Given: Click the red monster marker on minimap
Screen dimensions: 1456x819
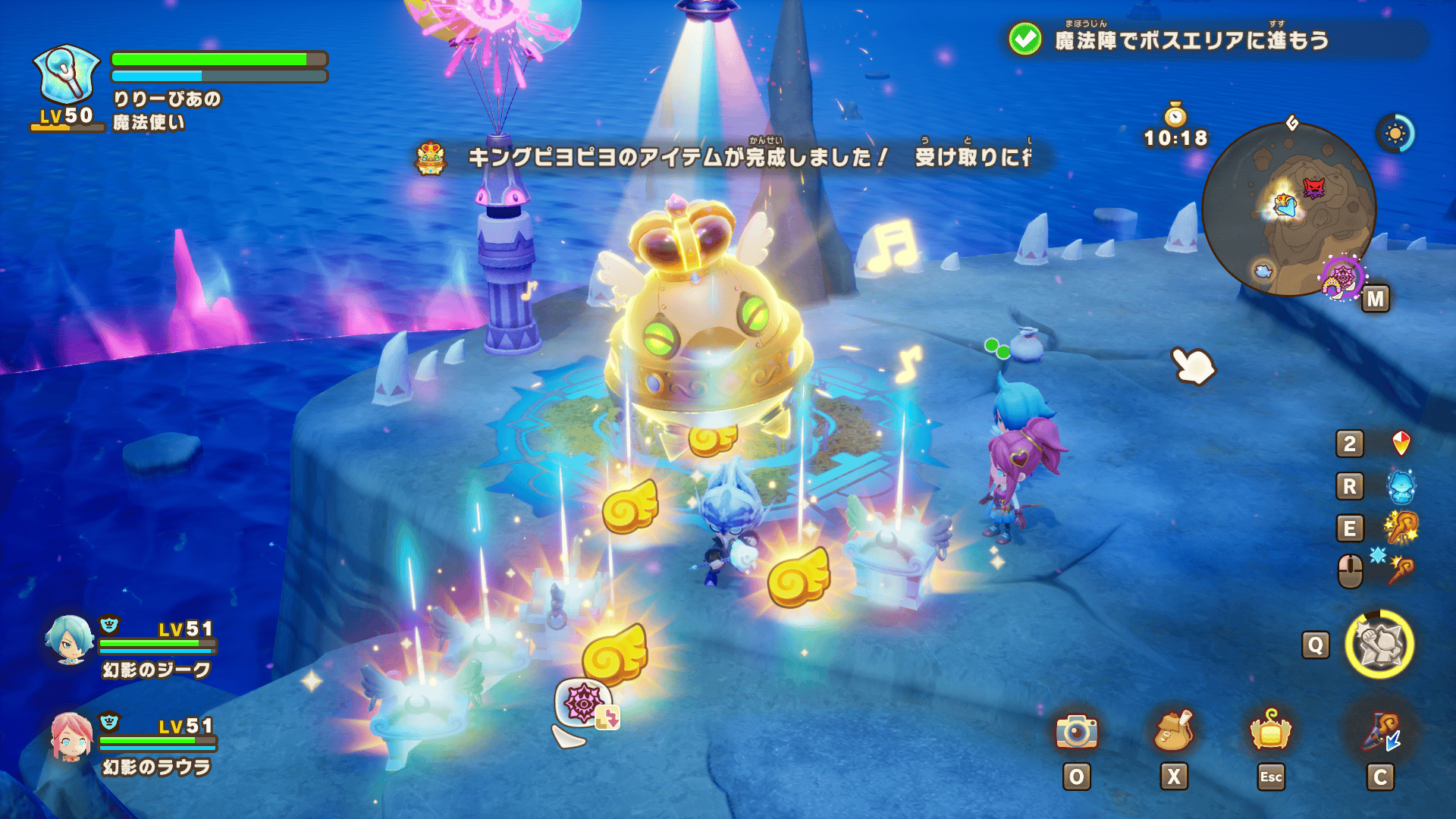Looking at the screenshot, I should [x=1313, y=187].
